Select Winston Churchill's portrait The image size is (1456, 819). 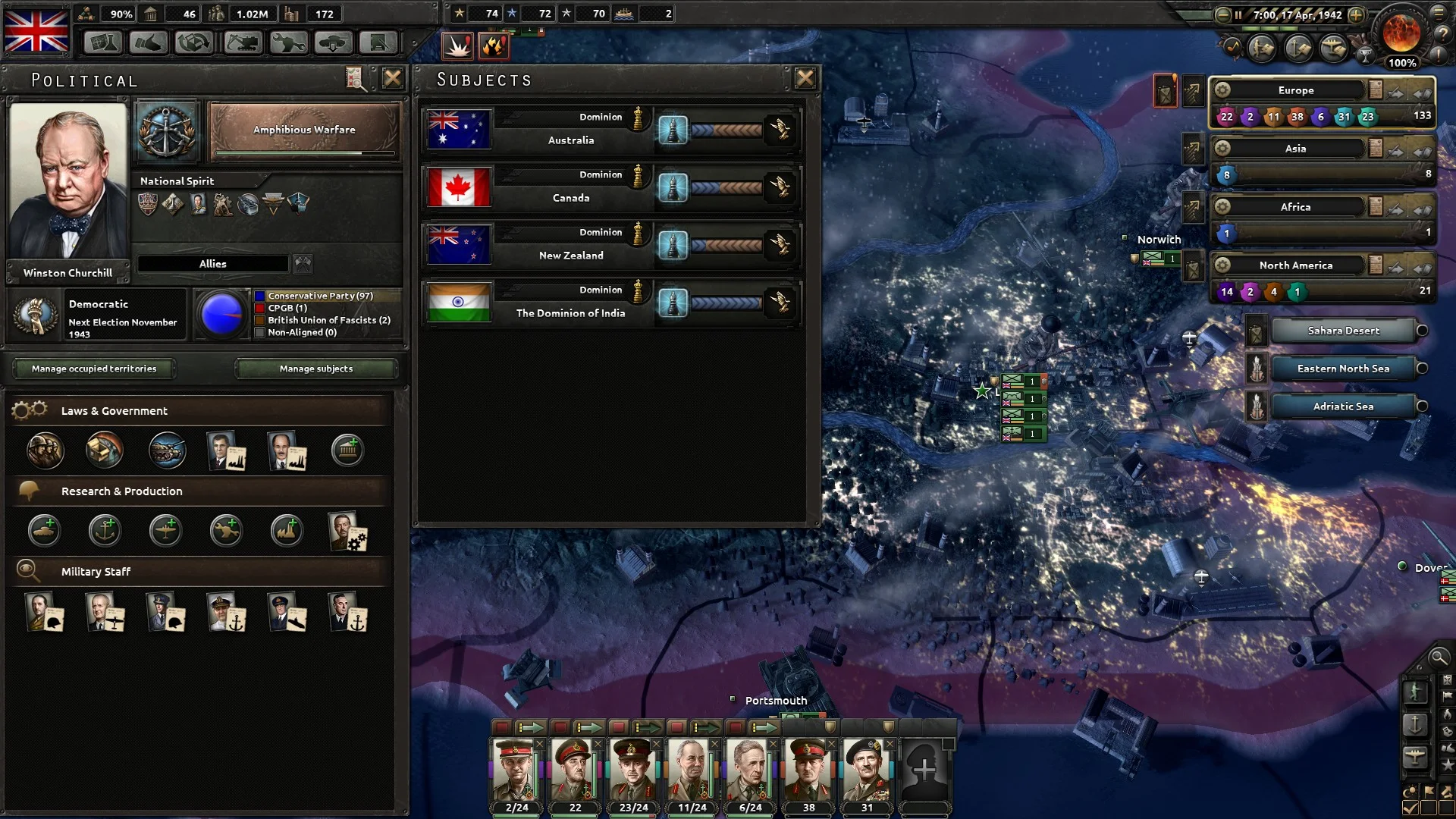tap(67, 182)
